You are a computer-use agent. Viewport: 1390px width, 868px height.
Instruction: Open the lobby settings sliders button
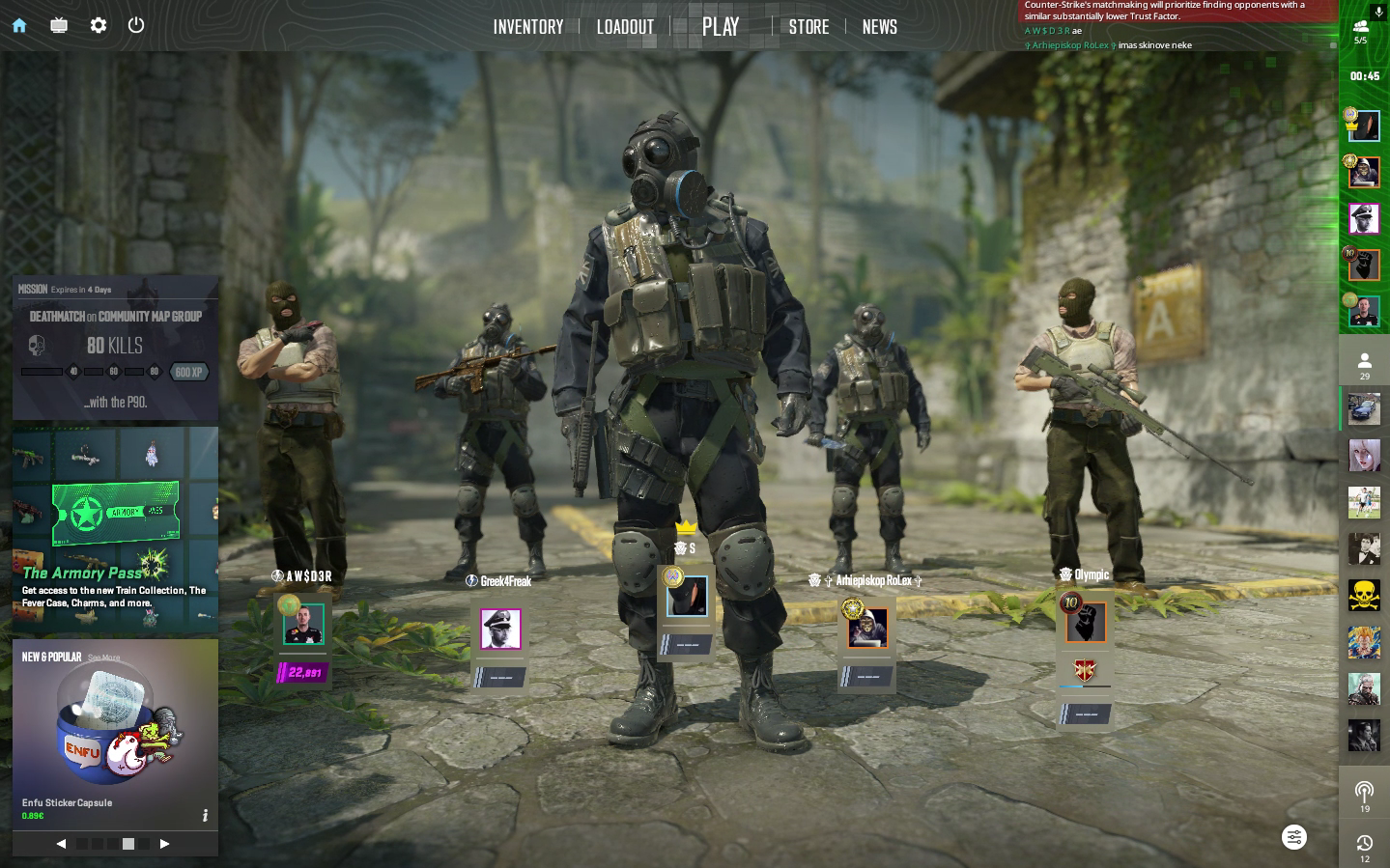click(x=1294, y=837)
